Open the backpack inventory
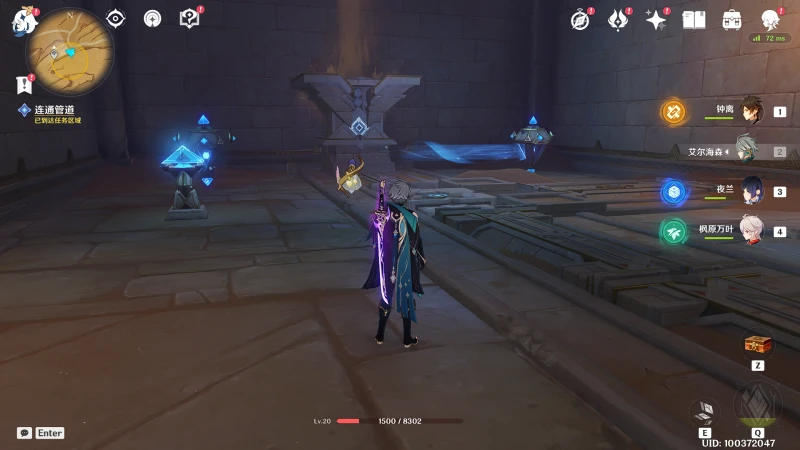 click(x=732, y=19)
